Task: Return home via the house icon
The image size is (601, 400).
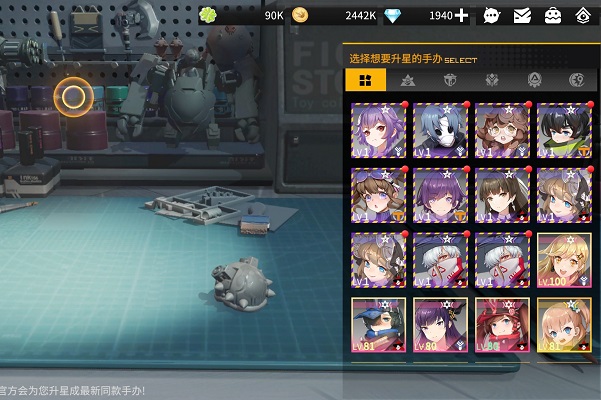Action: point(581,15)
